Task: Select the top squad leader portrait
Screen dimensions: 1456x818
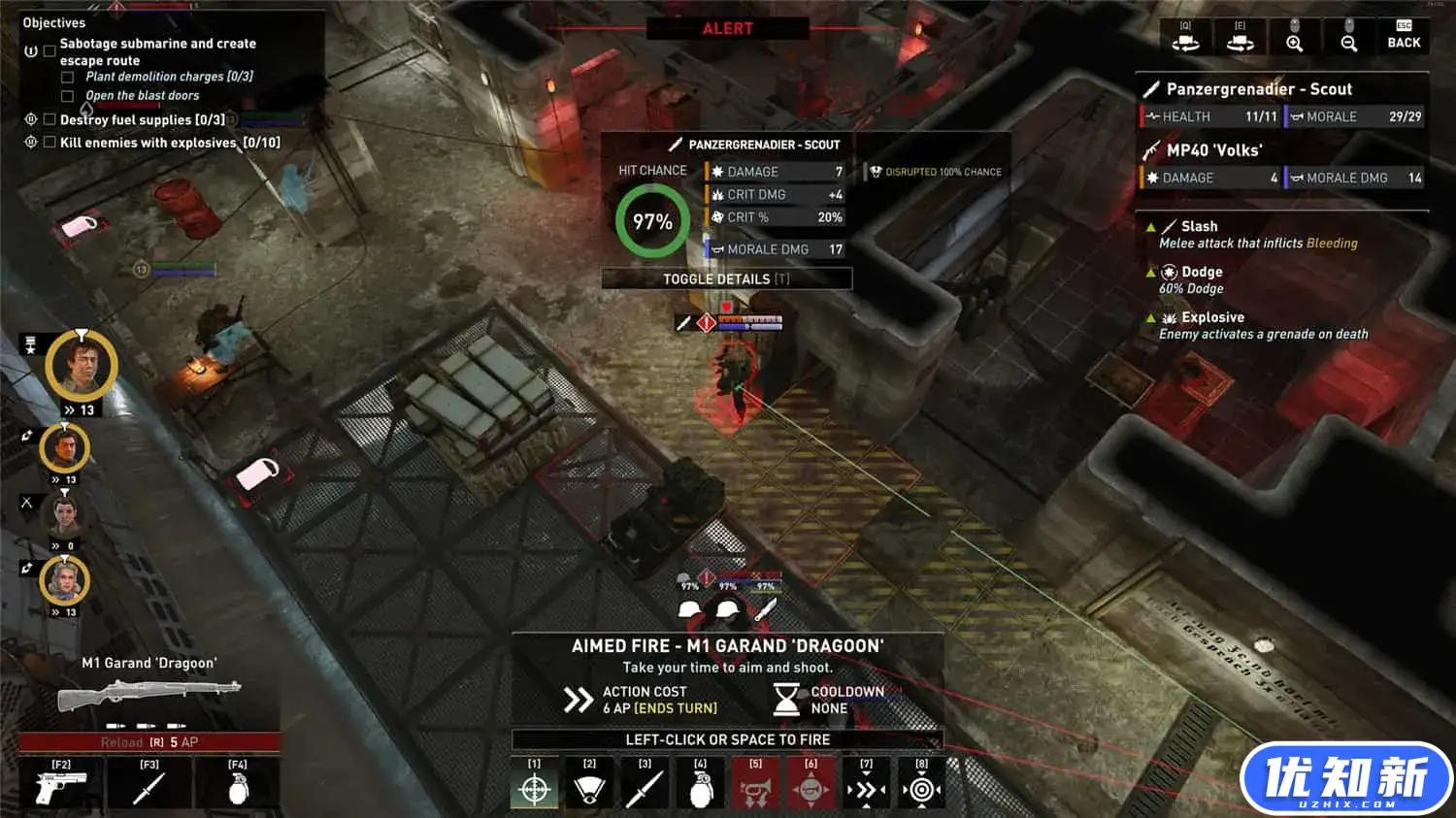Action: pos(82,366)
